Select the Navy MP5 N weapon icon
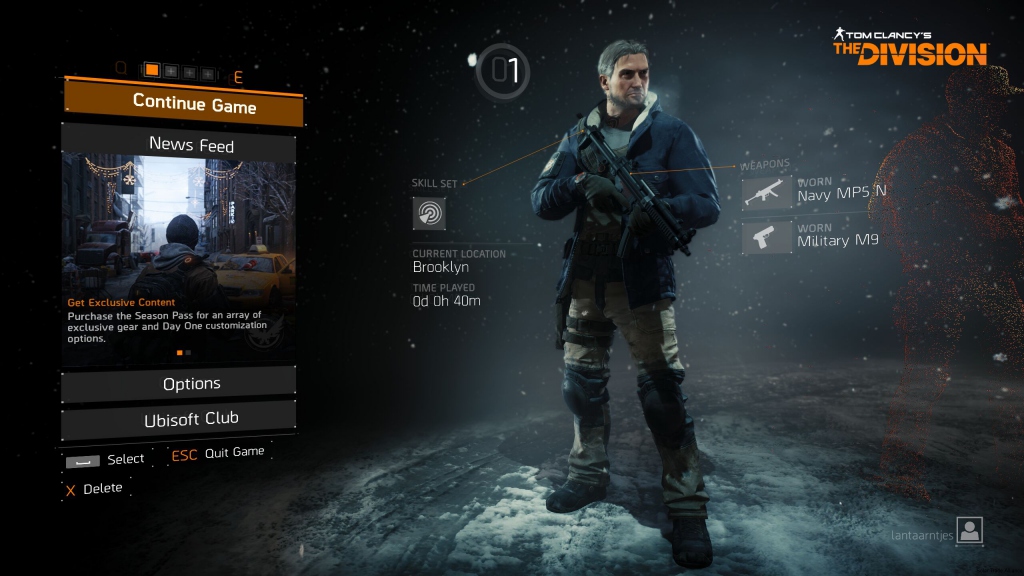The image size is (1024, 576). [767, 191]
